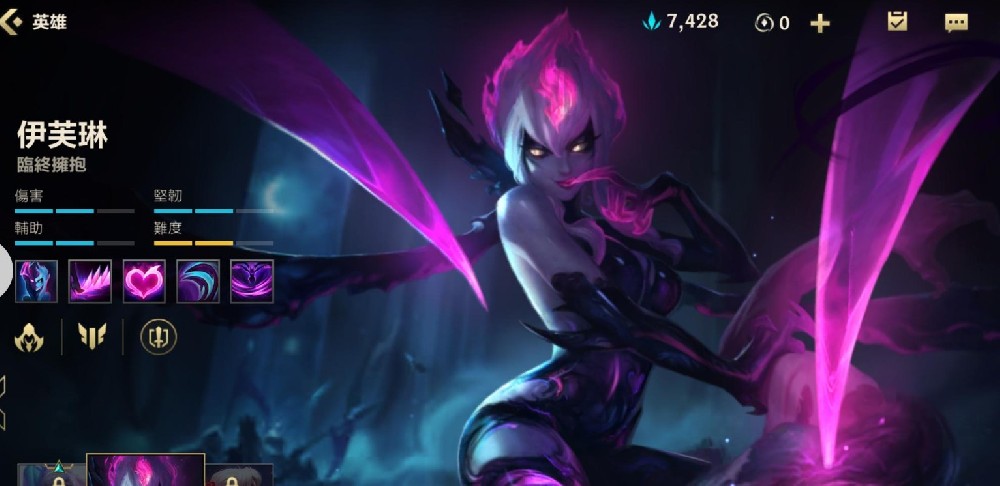Select the purple ultimate ability icon
This screenshot has height=486, width=1000.
tap(252, 281)
